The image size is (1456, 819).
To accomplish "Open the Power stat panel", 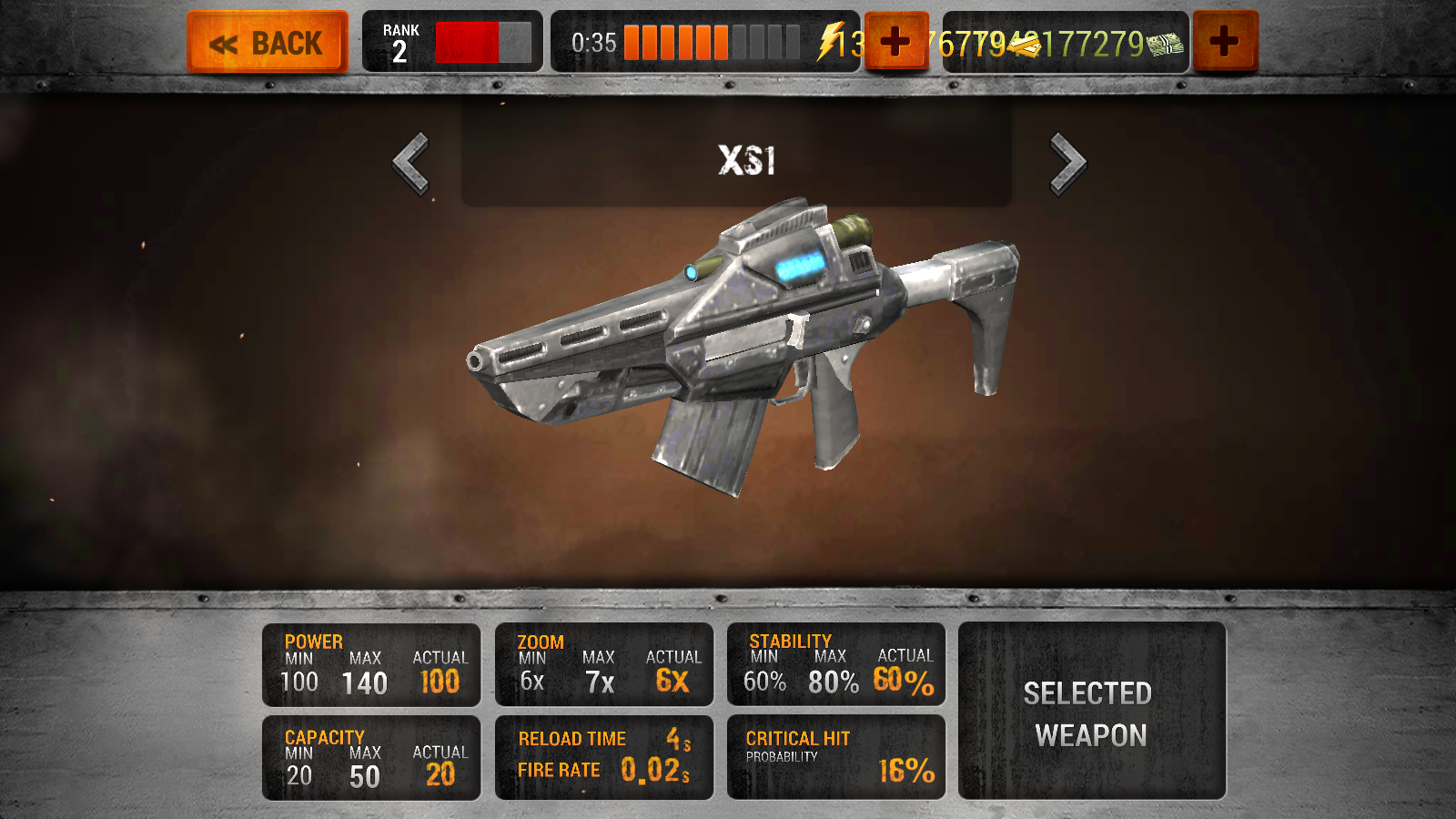I will coord(371,665).
